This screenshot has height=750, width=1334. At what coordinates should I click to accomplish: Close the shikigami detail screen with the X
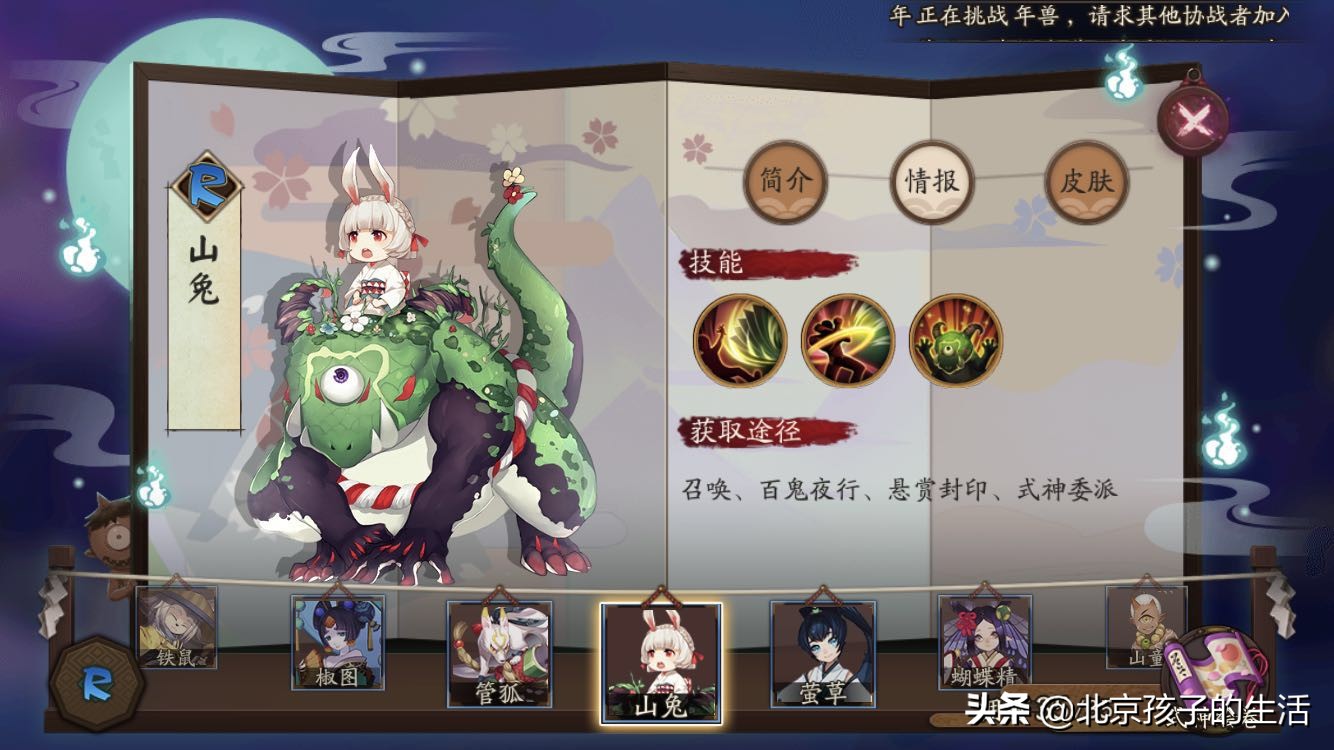coord(1194,117)
